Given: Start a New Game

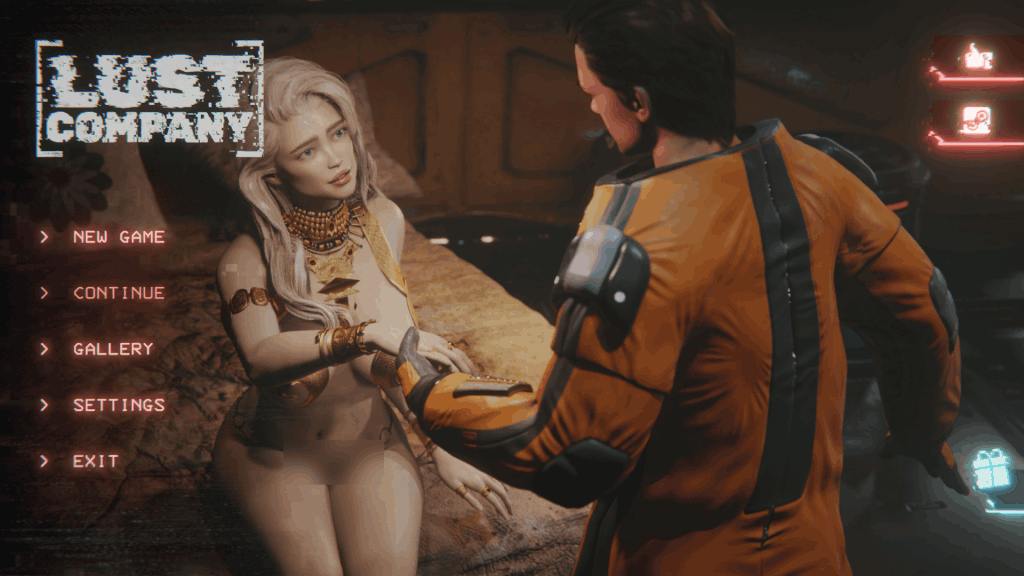Looking at the screenshot, I should coord(118,237).
